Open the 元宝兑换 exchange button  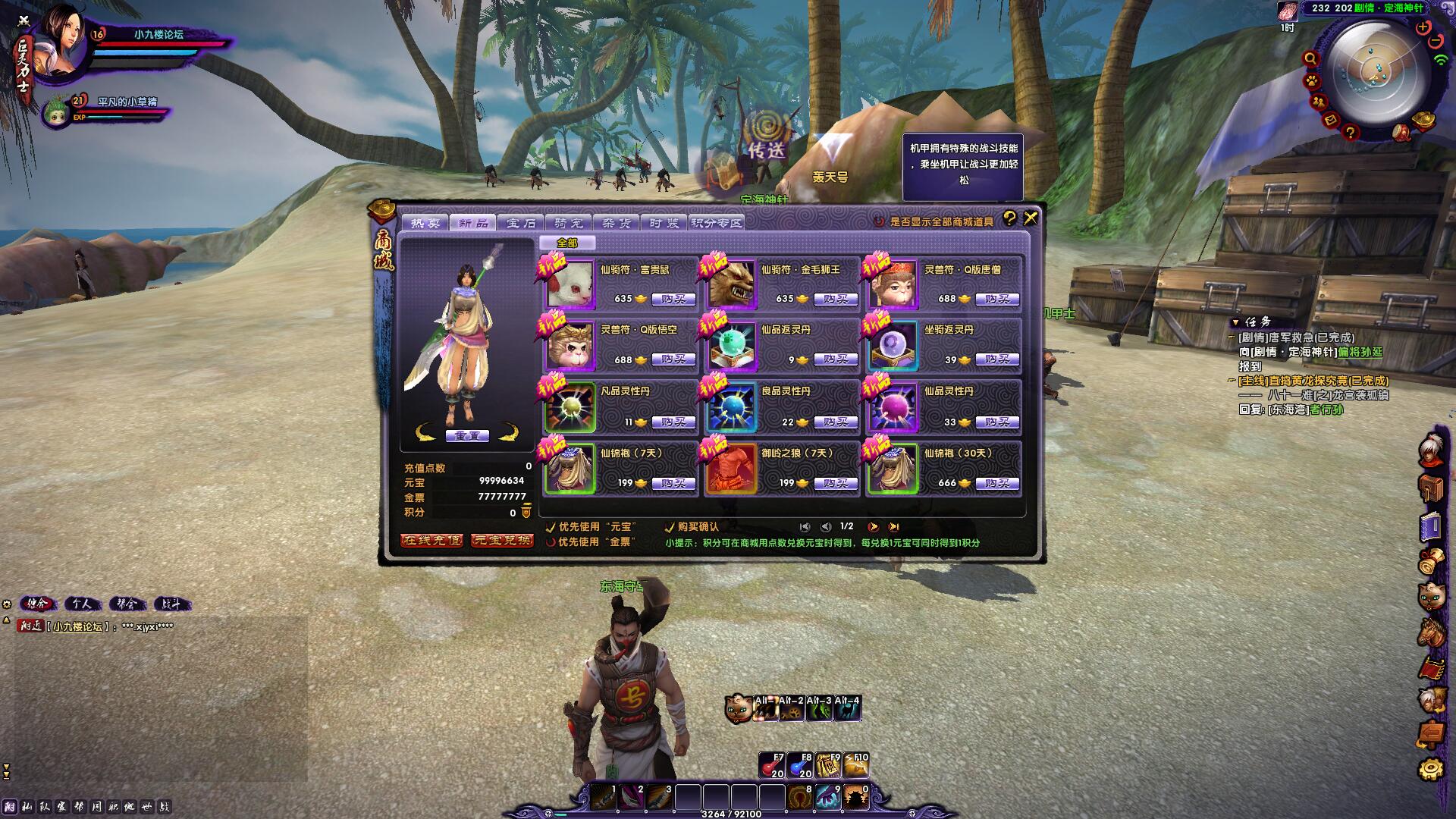point(502,541)
